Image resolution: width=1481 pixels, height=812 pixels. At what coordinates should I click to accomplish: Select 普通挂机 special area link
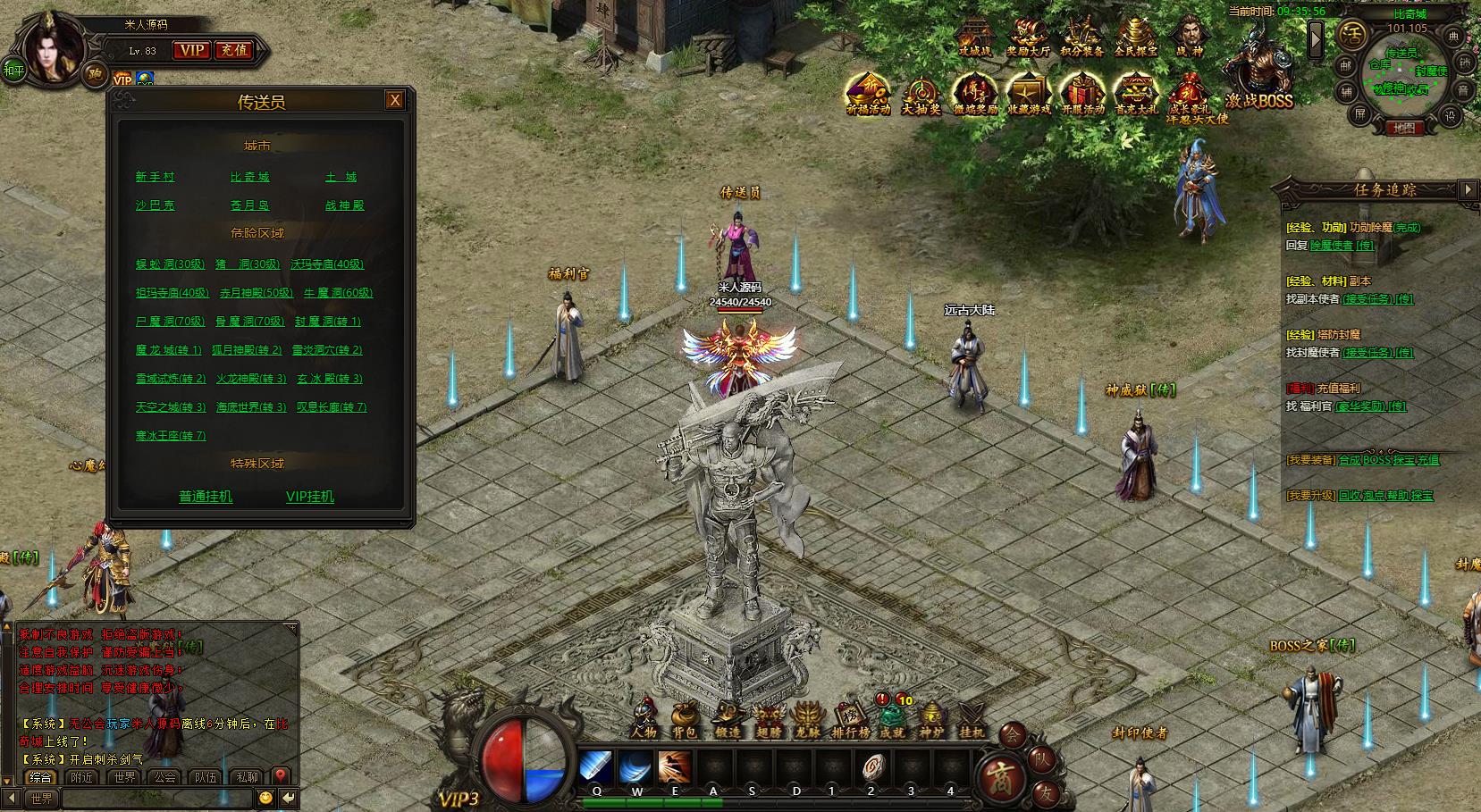(x=206, y=497)
